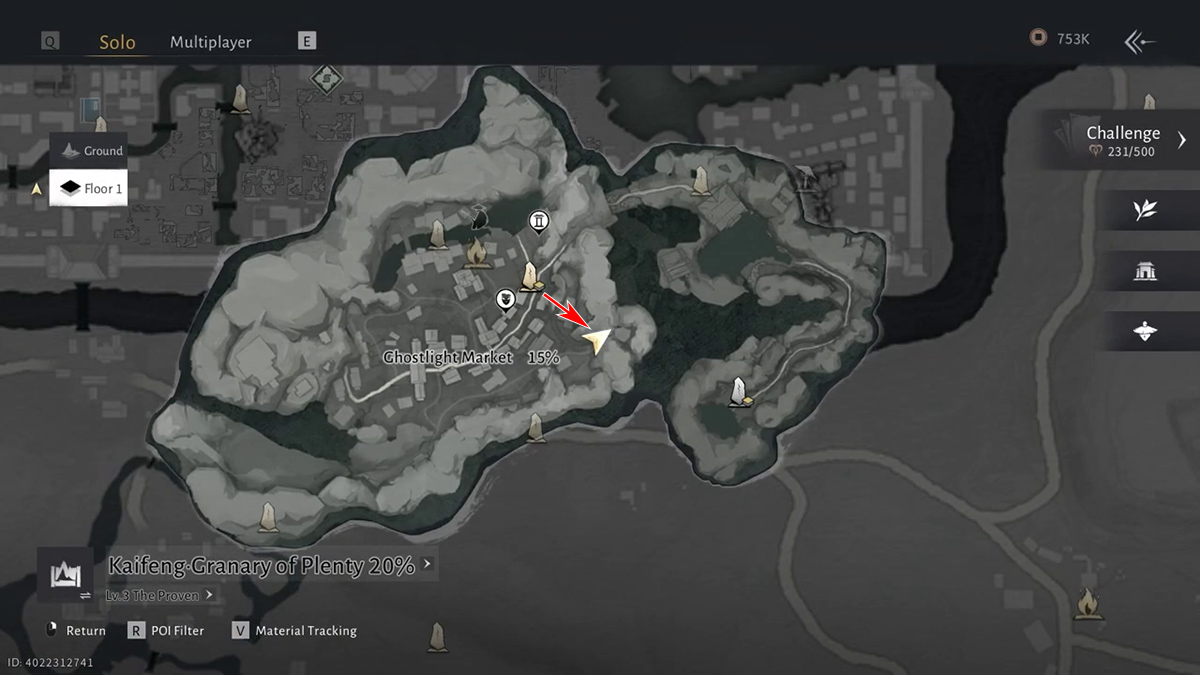The image size is (1200, 675).
Task: Open the bird-shaped map filter
Action: click(x=1145, y=331)
